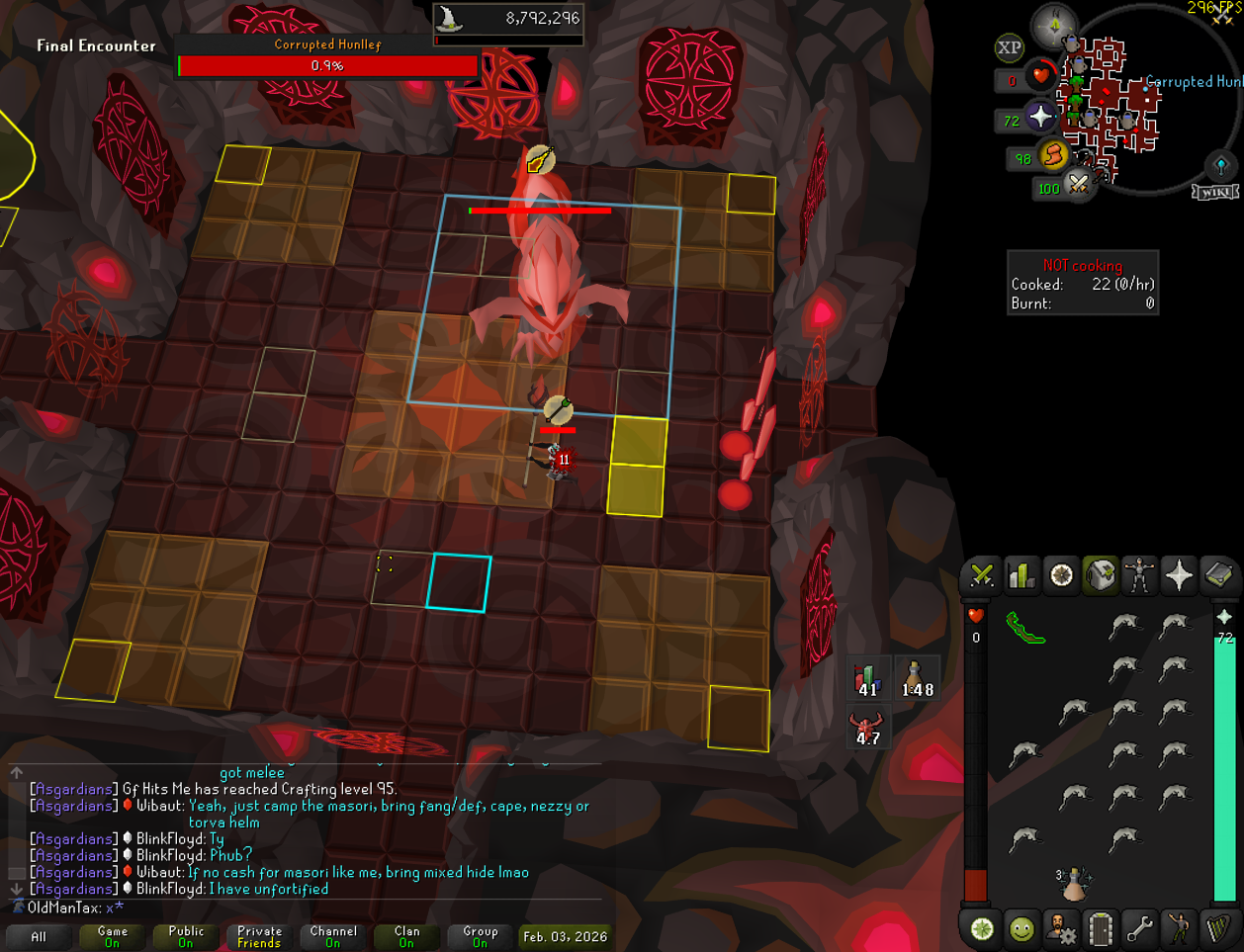1244x952 pixels.
Task: Click the Wiki lookup button
Action: click(x=1215, y=192)
